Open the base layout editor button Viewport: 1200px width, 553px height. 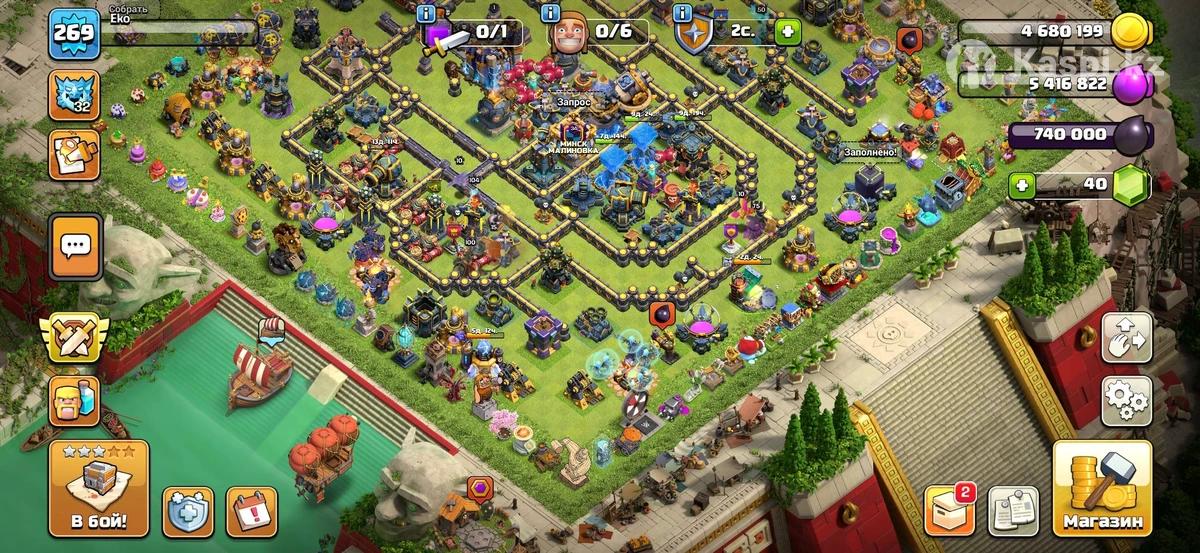[1126, 340]
